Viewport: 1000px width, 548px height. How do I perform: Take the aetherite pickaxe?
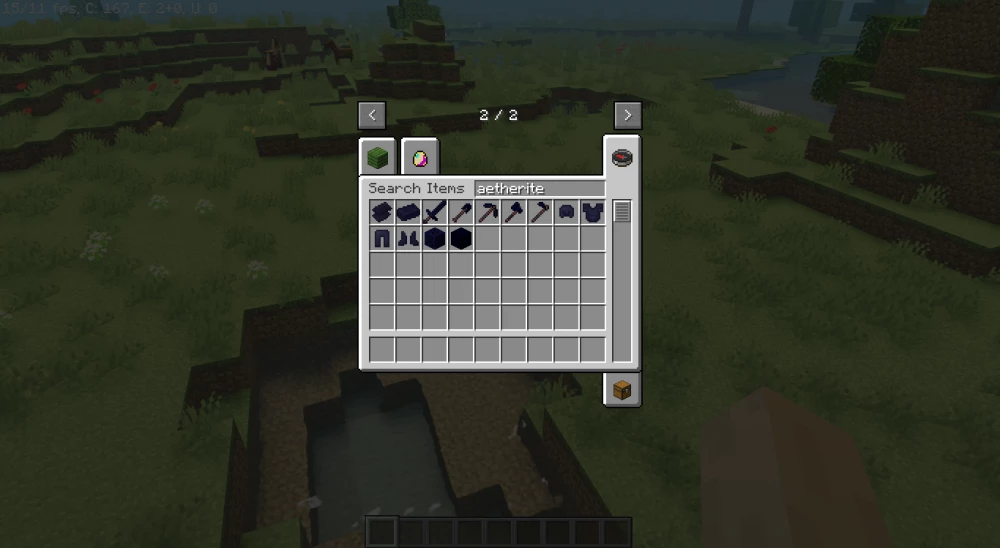pyautogui.click(x=487, y=212)
